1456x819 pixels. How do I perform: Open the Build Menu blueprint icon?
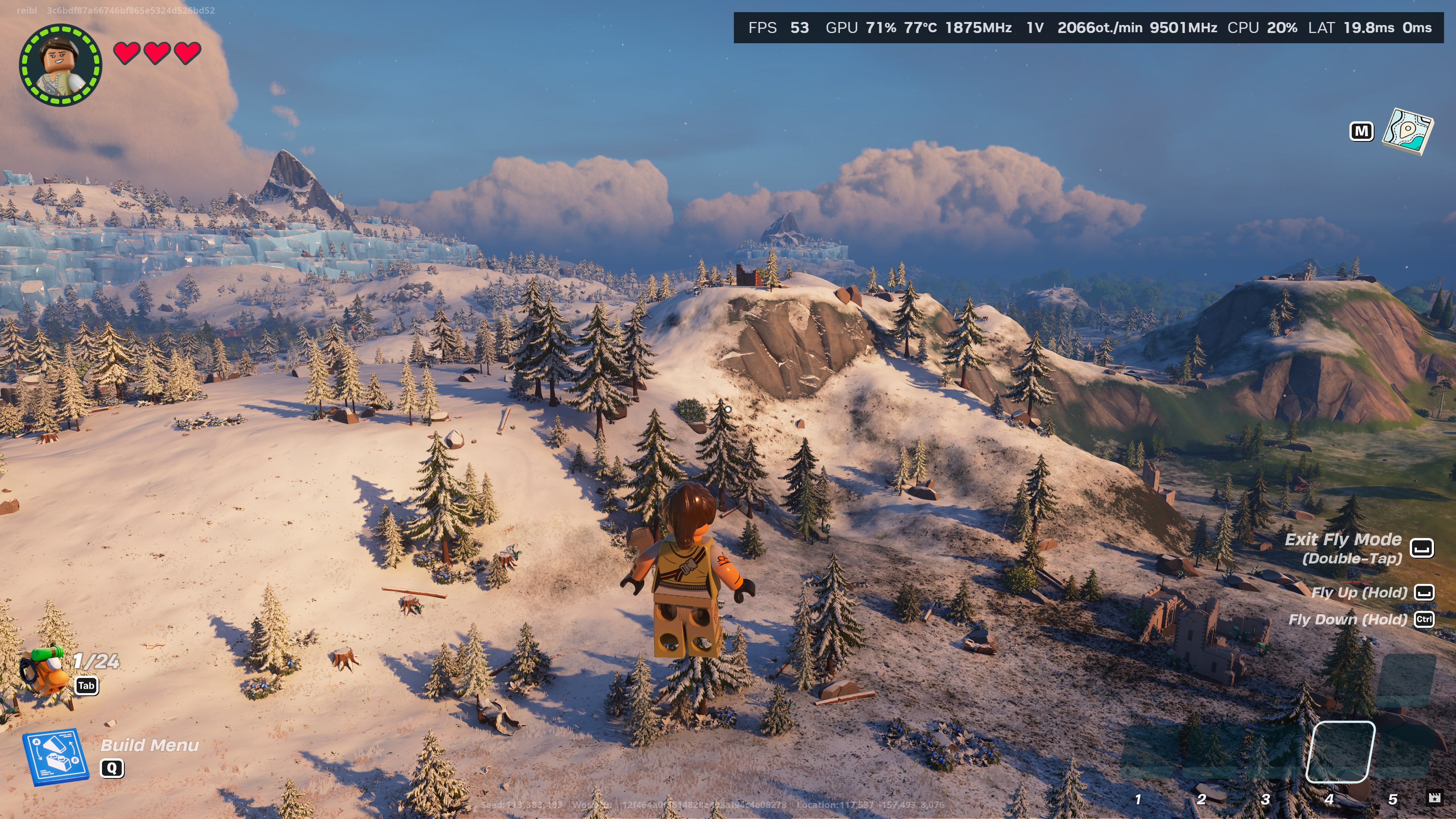pyautogui.click(x=55, y=756)
